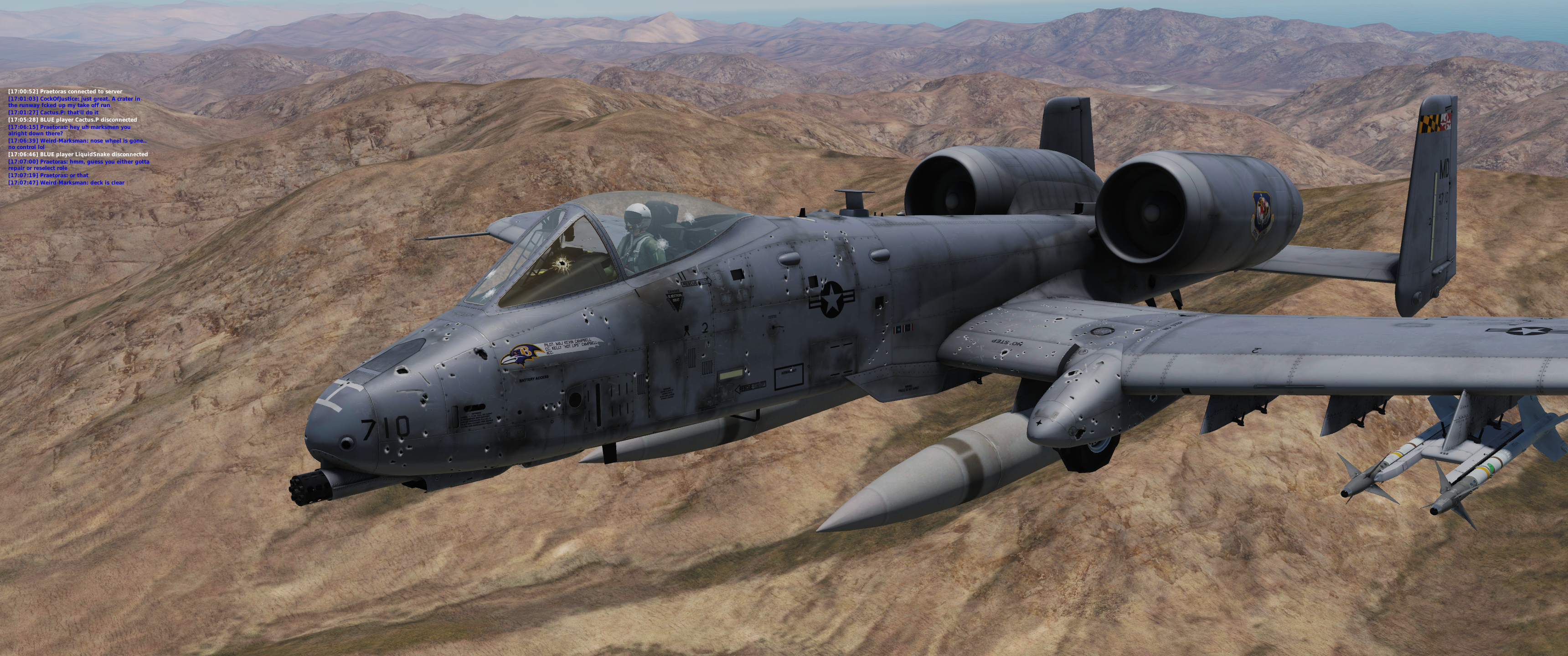Viewport: 1568px width, 656px height.
Task: Click the "Cactus.P disconnected" chat notice
Action: click(x=72, y=120)
